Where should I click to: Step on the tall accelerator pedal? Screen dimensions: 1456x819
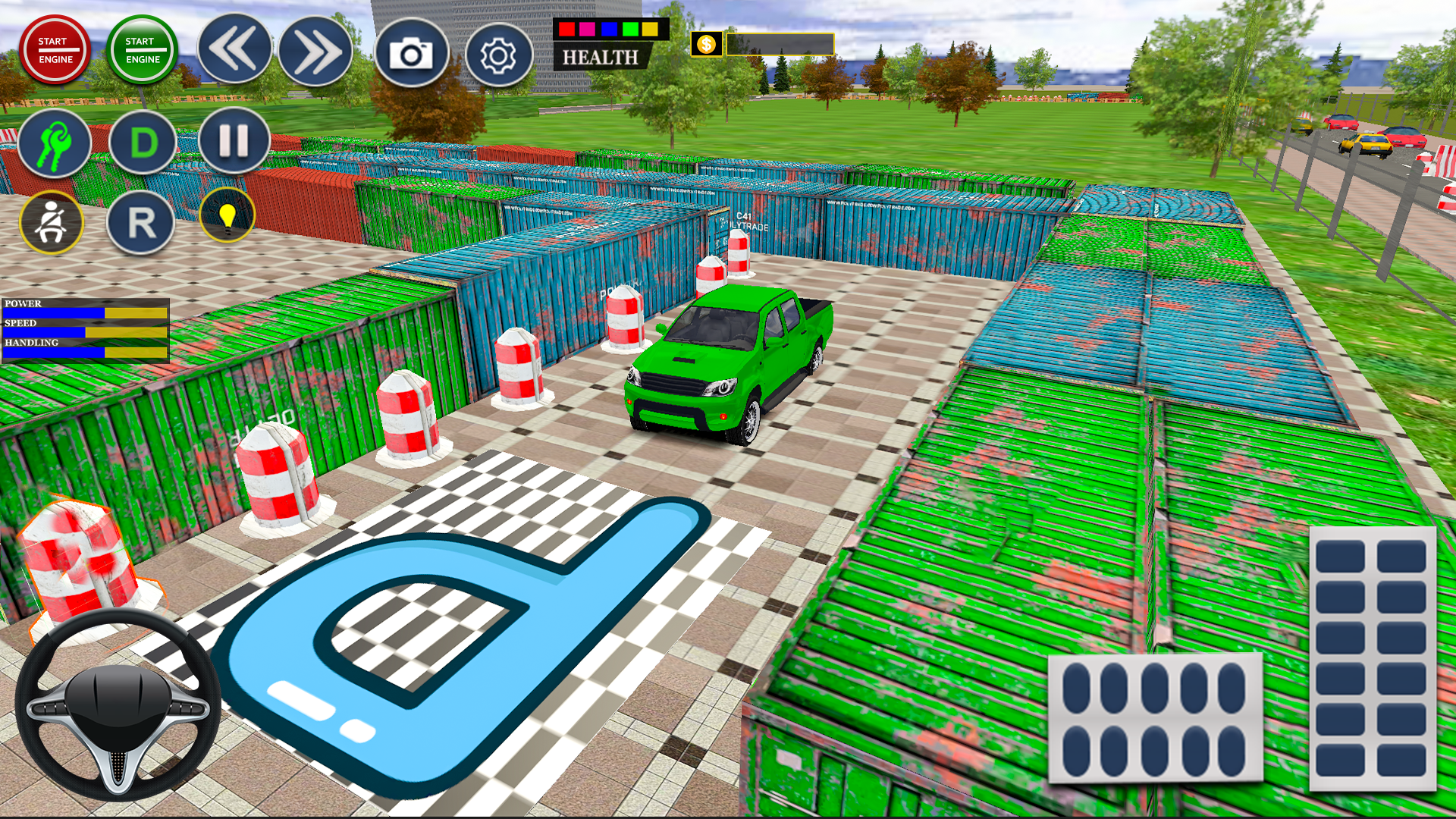(1372, 658)
